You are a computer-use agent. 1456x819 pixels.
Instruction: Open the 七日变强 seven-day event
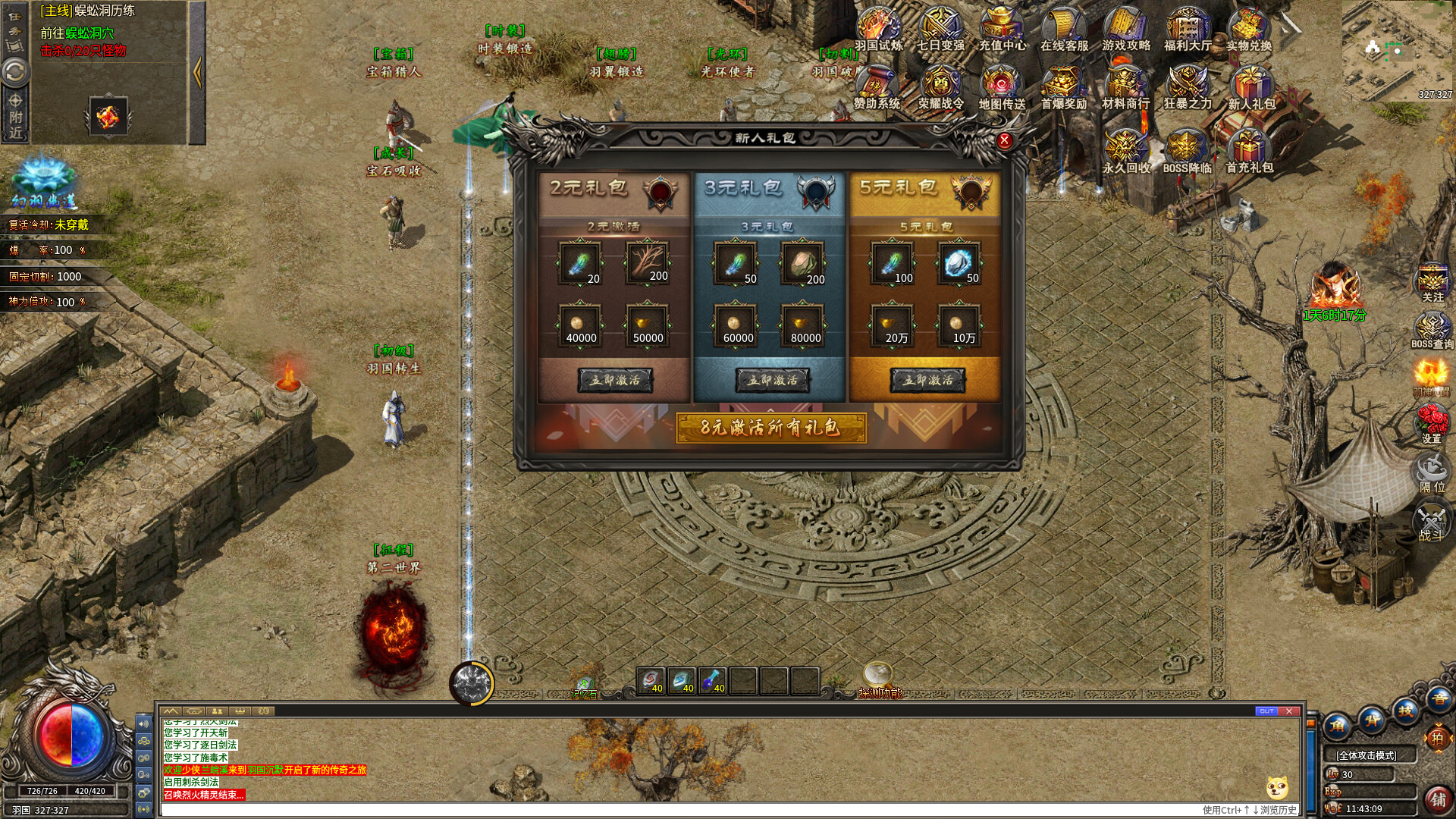click(940, 29)
